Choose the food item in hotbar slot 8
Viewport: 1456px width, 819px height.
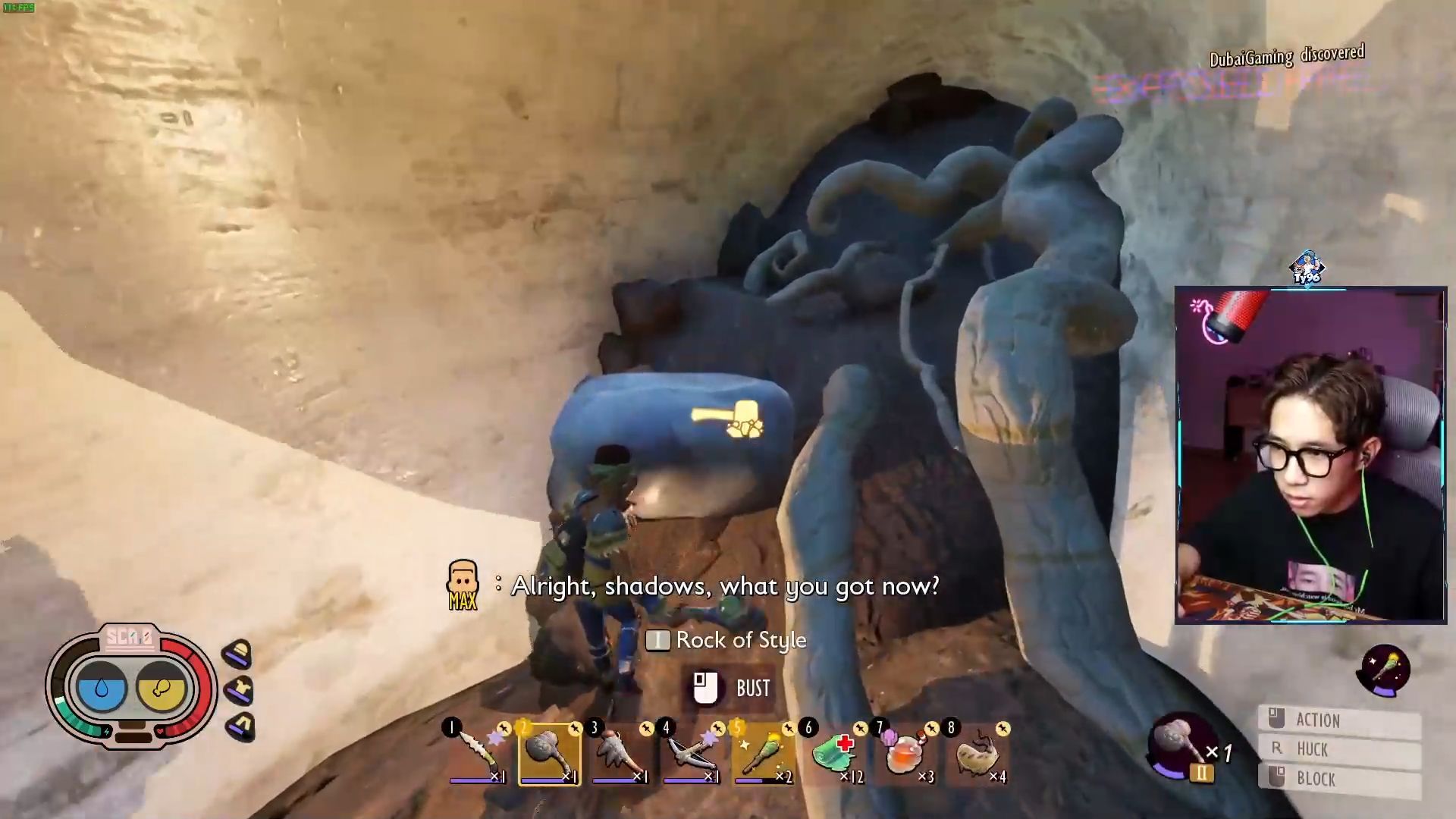click(x=977, y=753)
